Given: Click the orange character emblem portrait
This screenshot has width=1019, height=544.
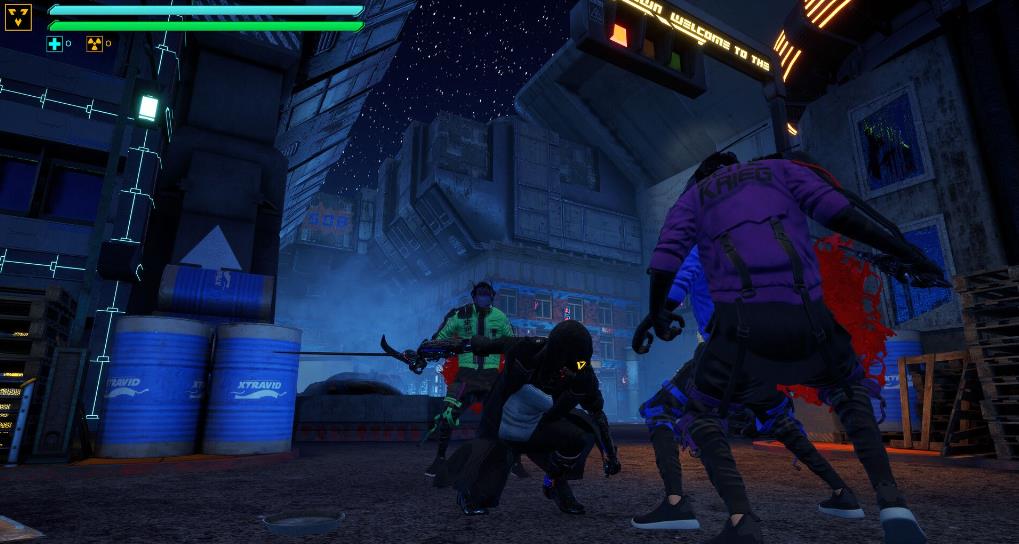Looking at the screenshot, I should pyautogui.click(x=18, y=17).
